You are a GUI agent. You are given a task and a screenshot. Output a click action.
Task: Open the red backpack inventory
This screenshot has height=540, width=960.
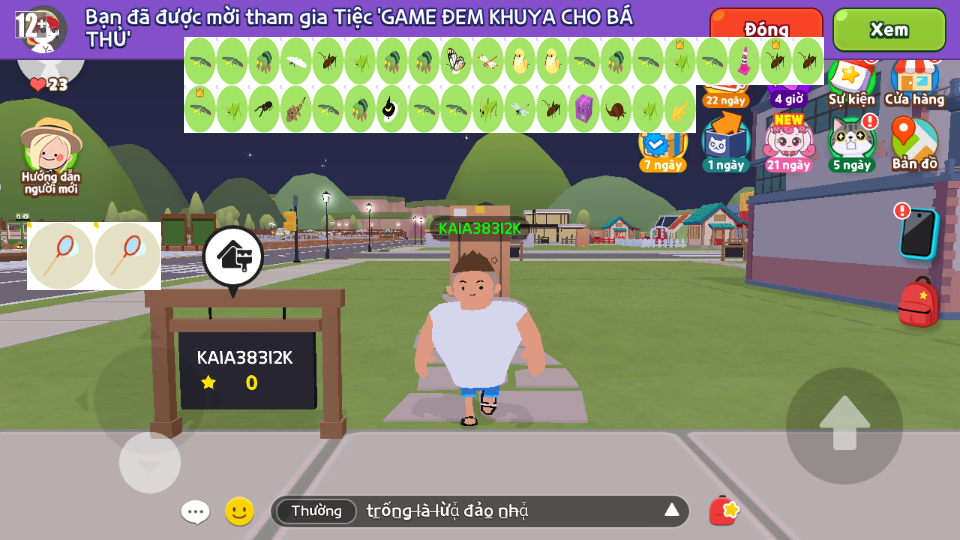(x=918, y=302)
